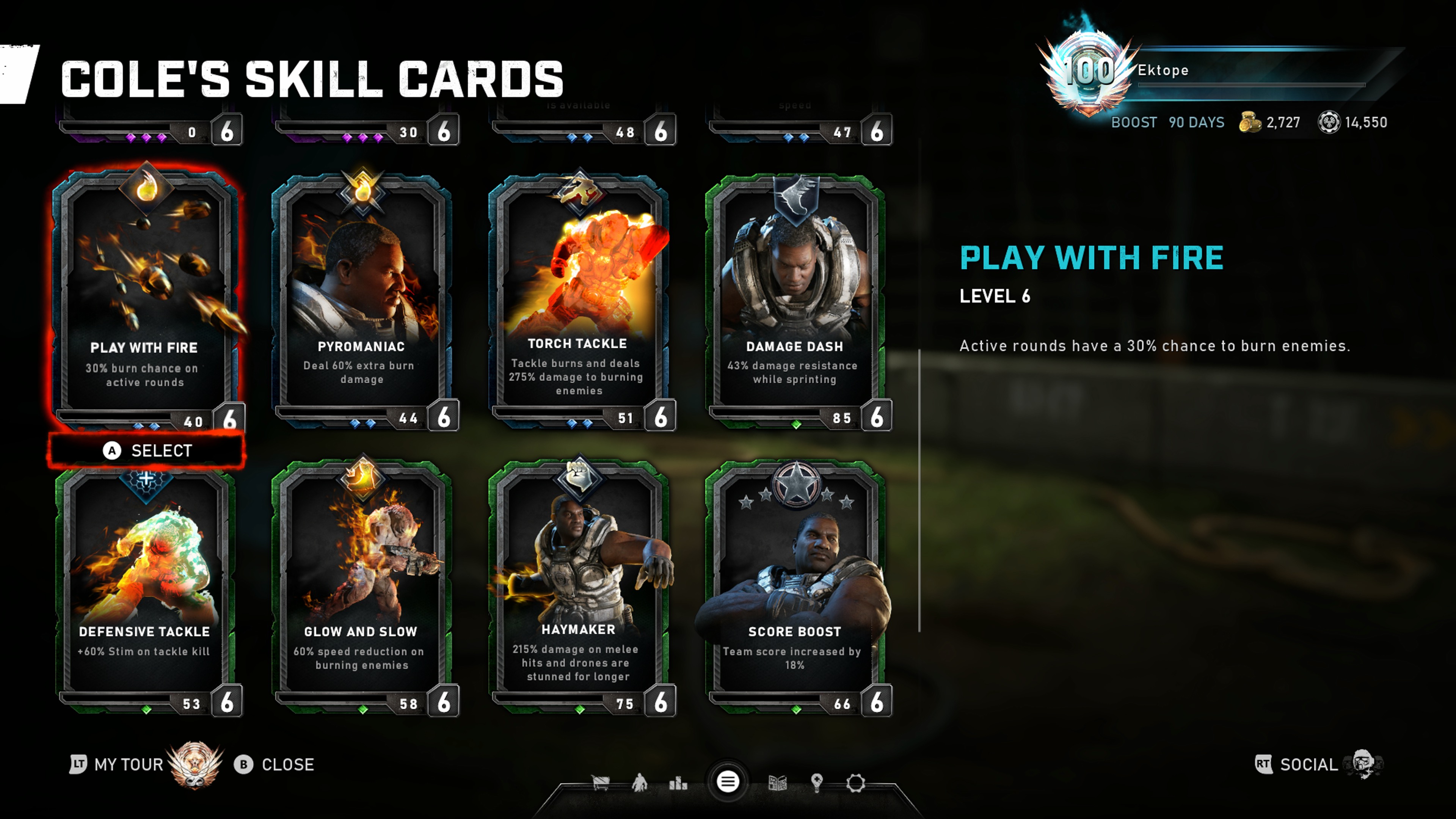Open the Ektope player profile banner
The width and height of the screenshot is (1456, 819).
1215,71
